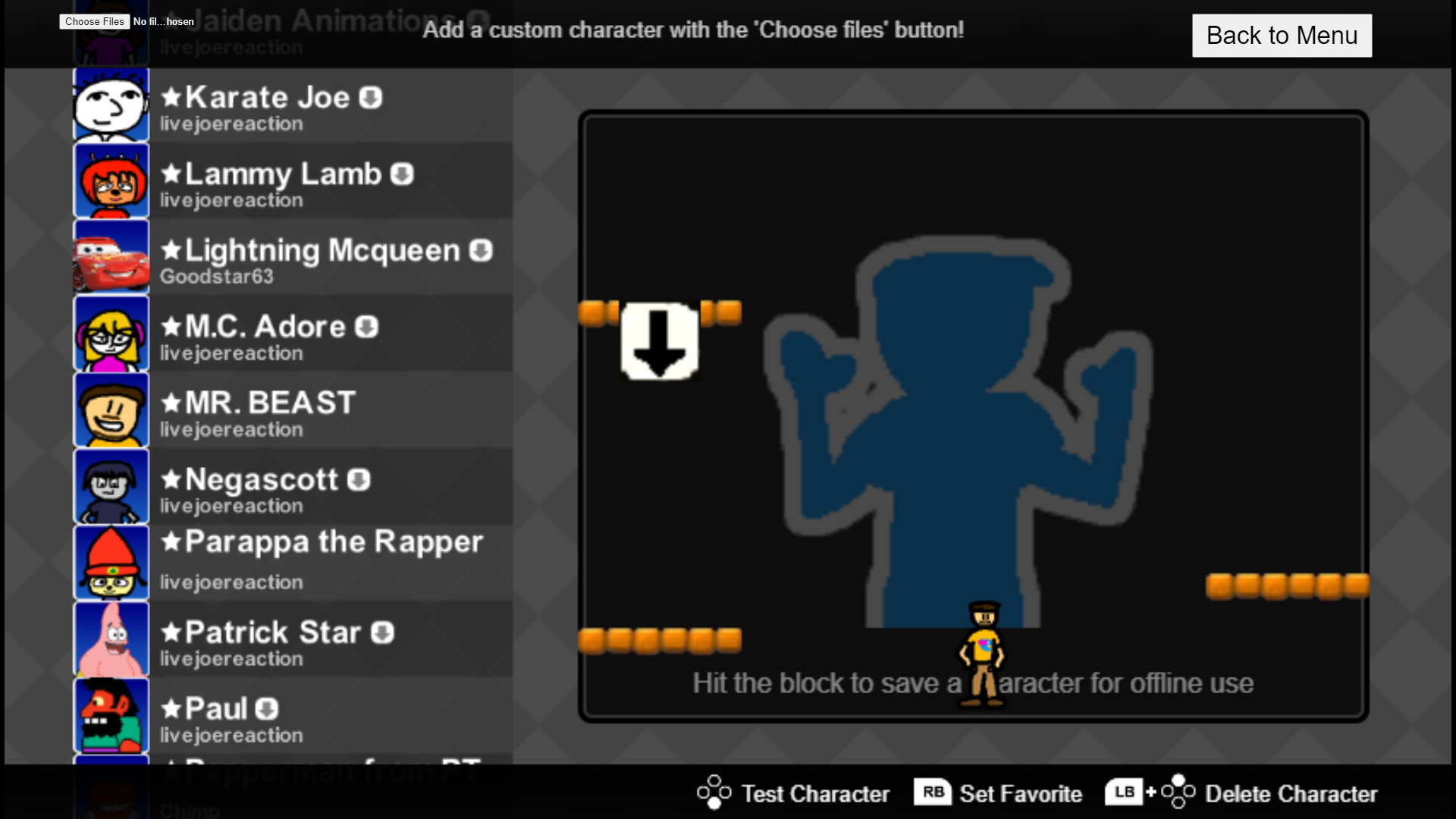Click download arrow next to Negascott
The image size is (1456, 819).
click(x=360, y=479)
